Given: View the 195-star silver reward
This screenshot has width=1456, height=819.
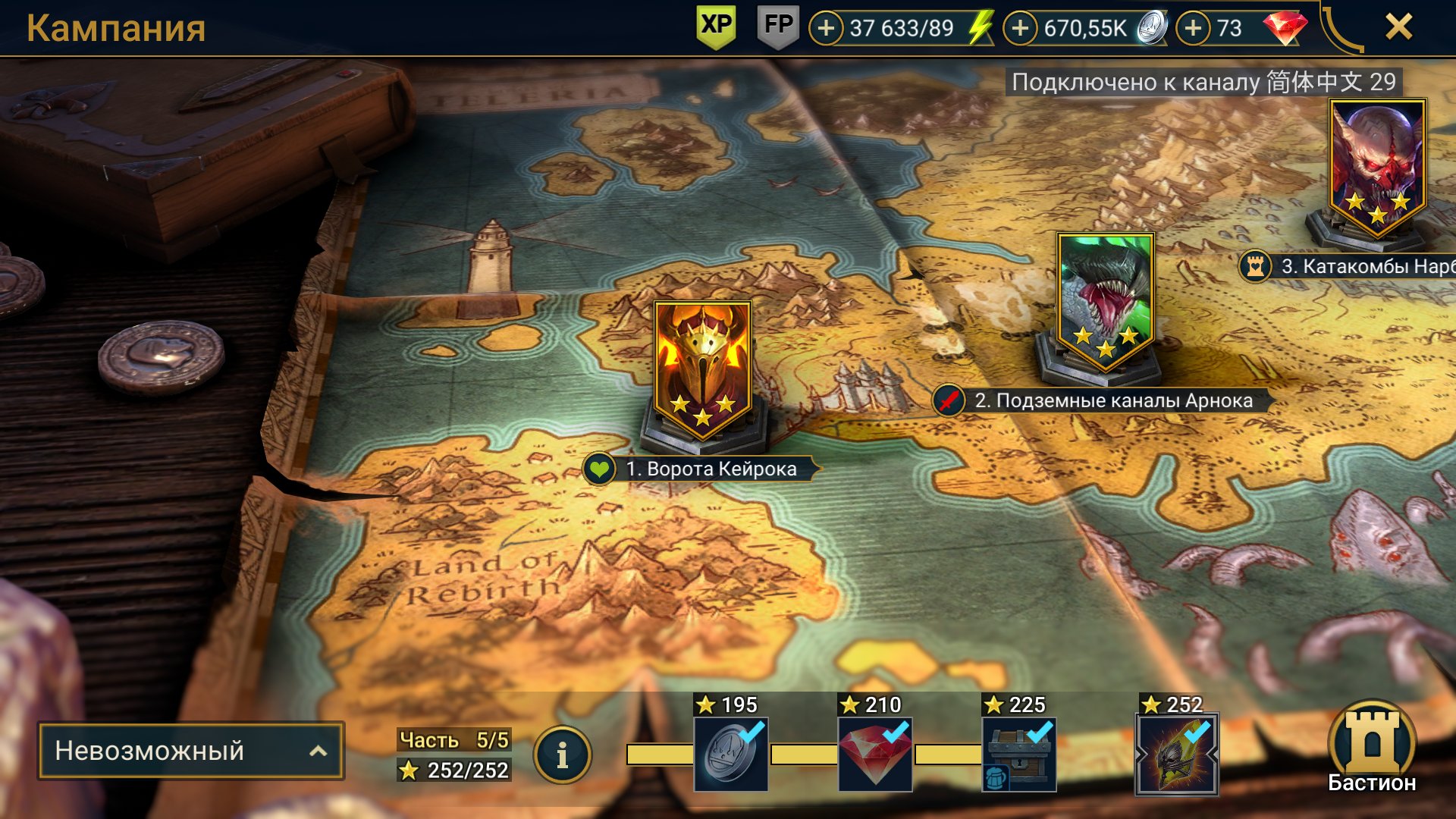Looking at the screenshot, I should 731,754.
